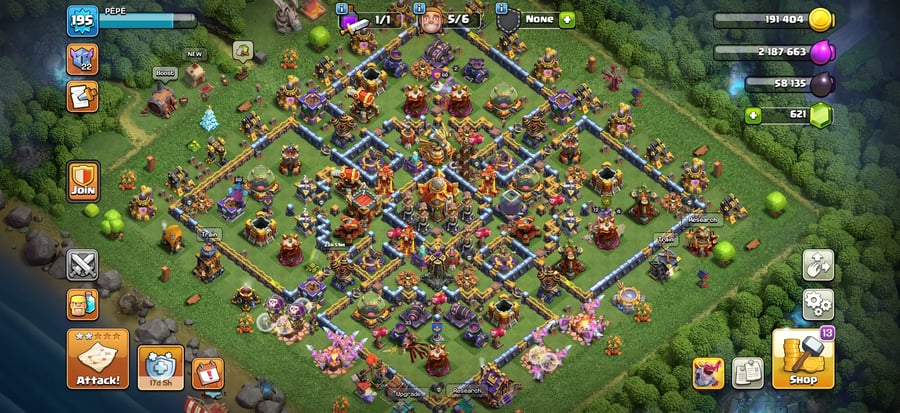Open the season challenges button with 17d 5h timer
This screenshot has width=900, height=413.
tap(160, 367)
